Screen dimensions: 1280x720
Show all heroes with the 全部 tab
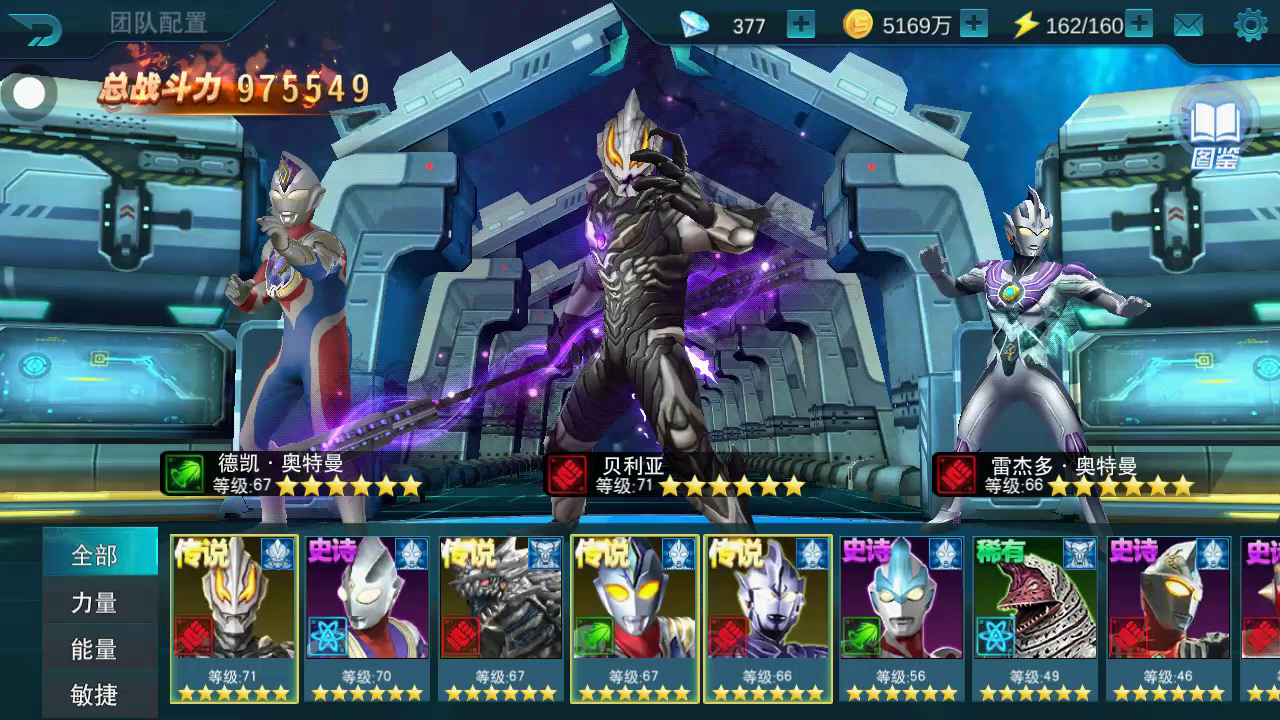pos(96,555)
